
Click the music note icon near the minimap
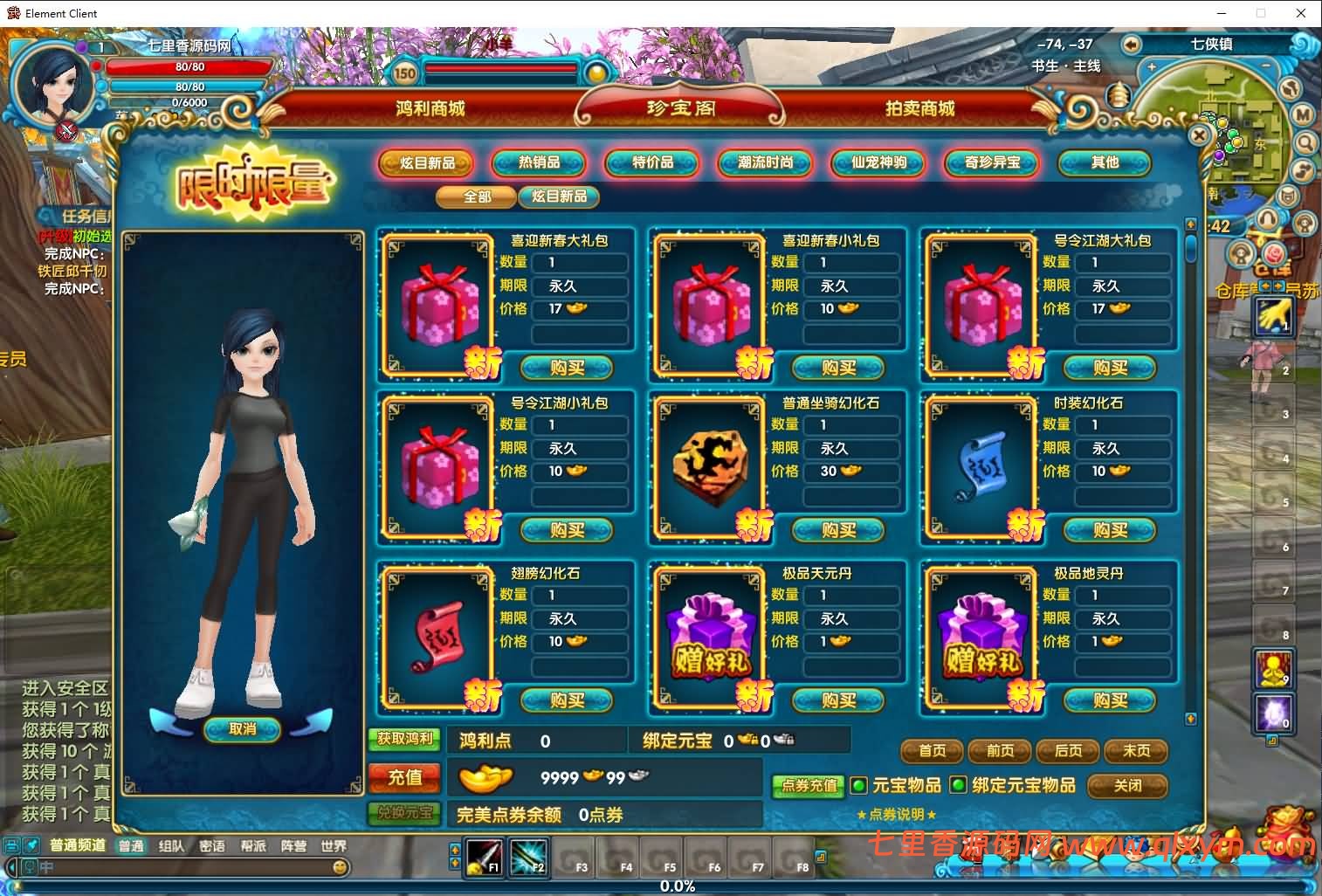[x=1304, y=170]
